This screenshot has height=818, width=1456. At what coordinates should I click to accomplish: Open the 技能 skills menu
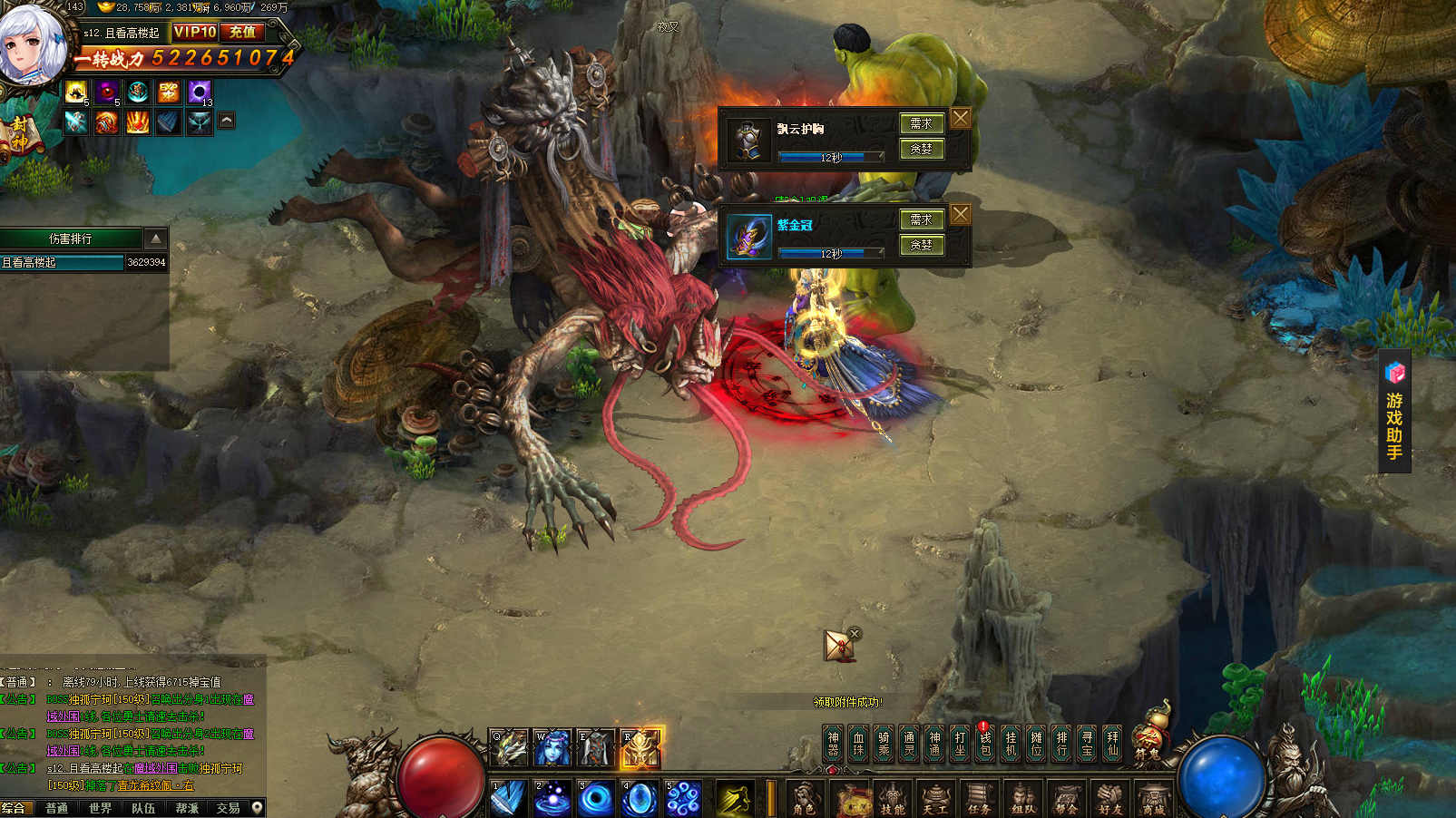893,800
